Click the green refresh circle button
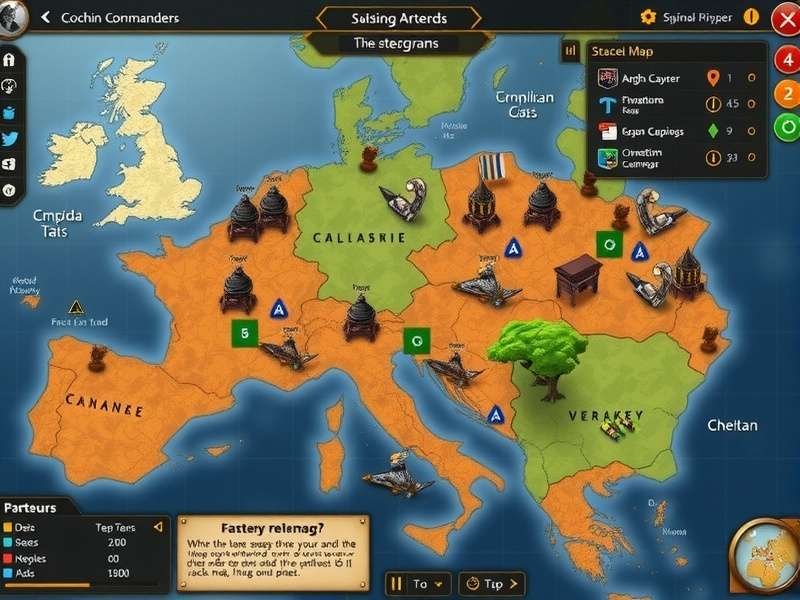 (786, 127)
